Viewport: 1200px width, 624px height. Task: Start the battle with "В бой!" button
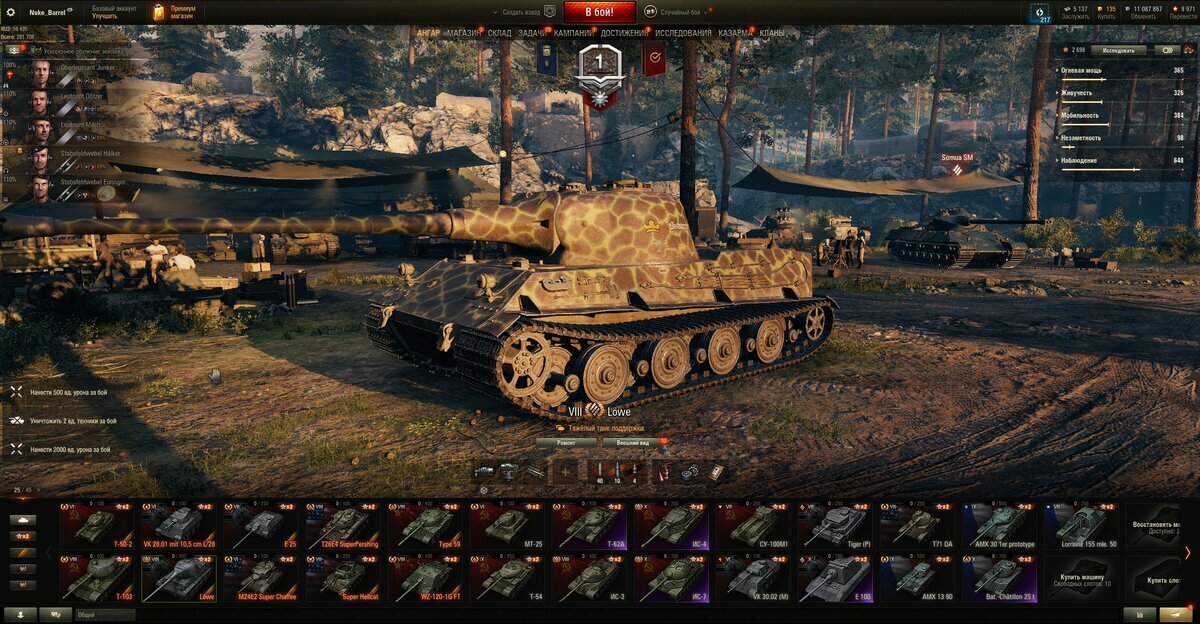point(600,12)
